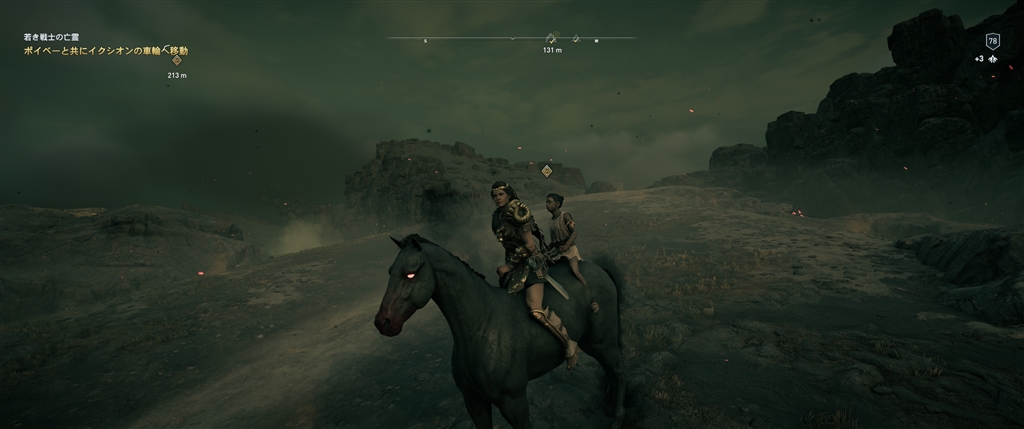Click the level 78 shield badge
The height and width of the screenshot is (429, 1024).
992,41
